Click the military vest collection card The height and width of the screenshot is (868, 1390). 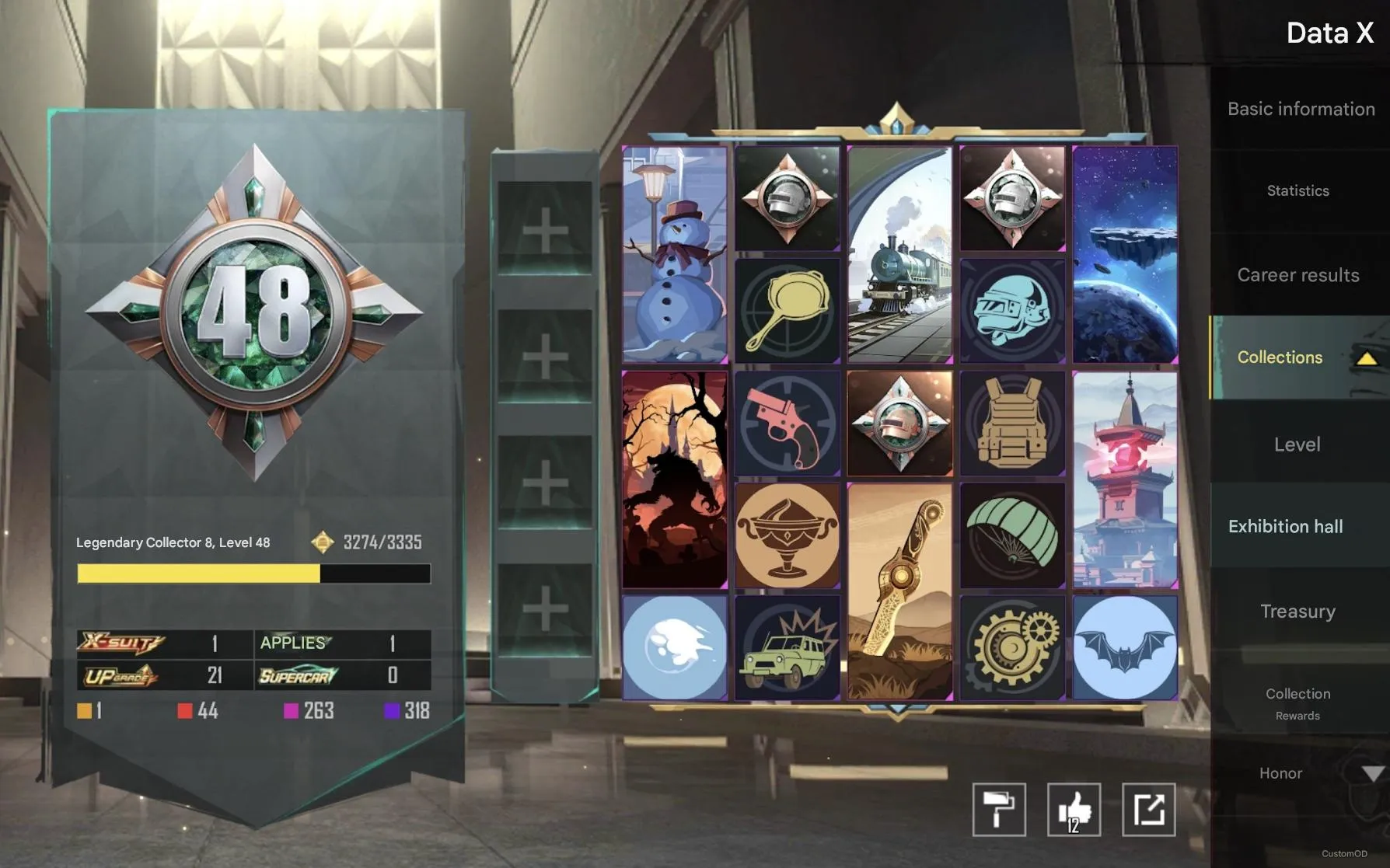(x=1011, y=424)
